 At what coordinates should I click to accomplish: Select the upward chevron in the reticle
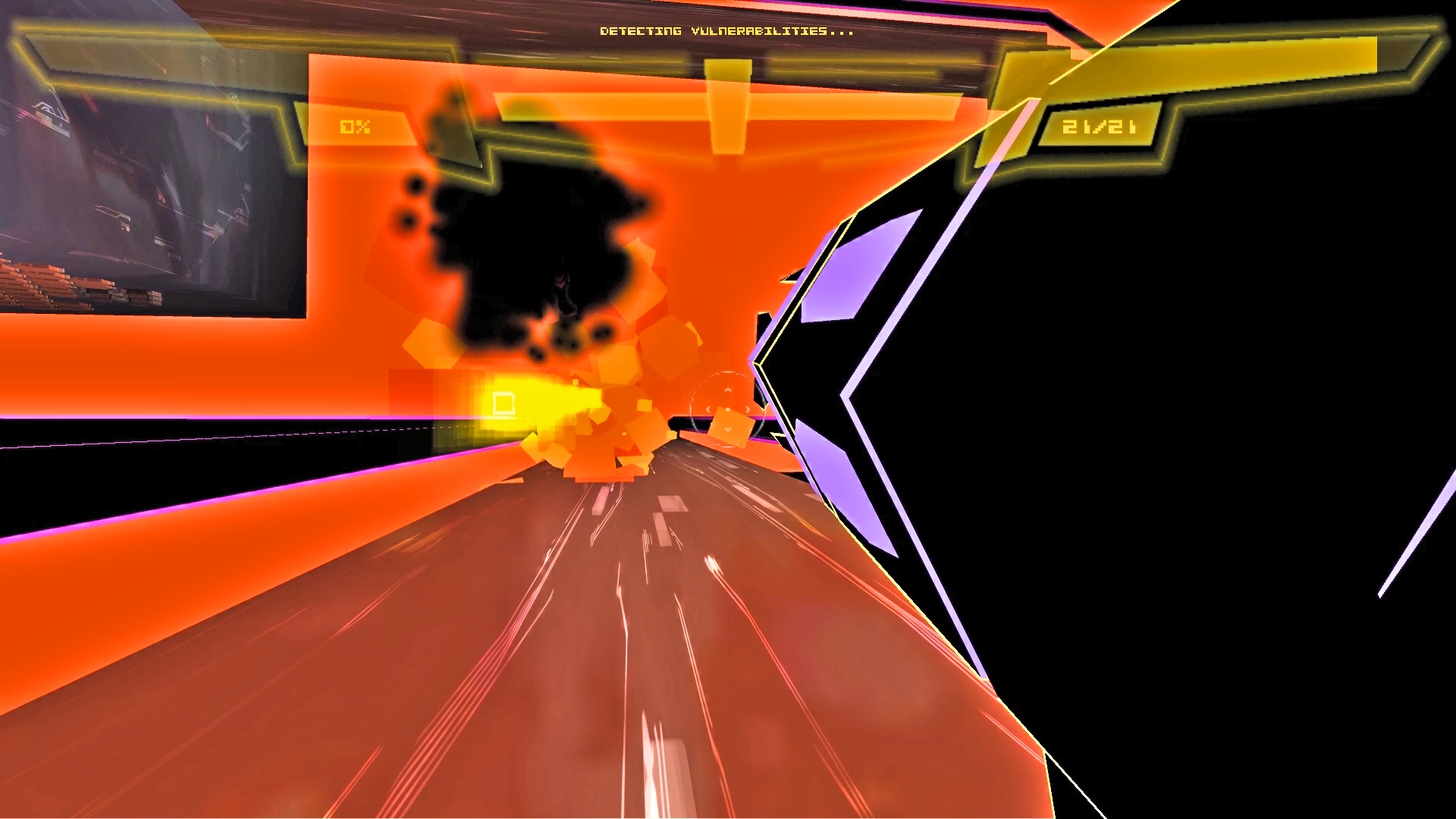pyautogui.click(x=727, y=390)
